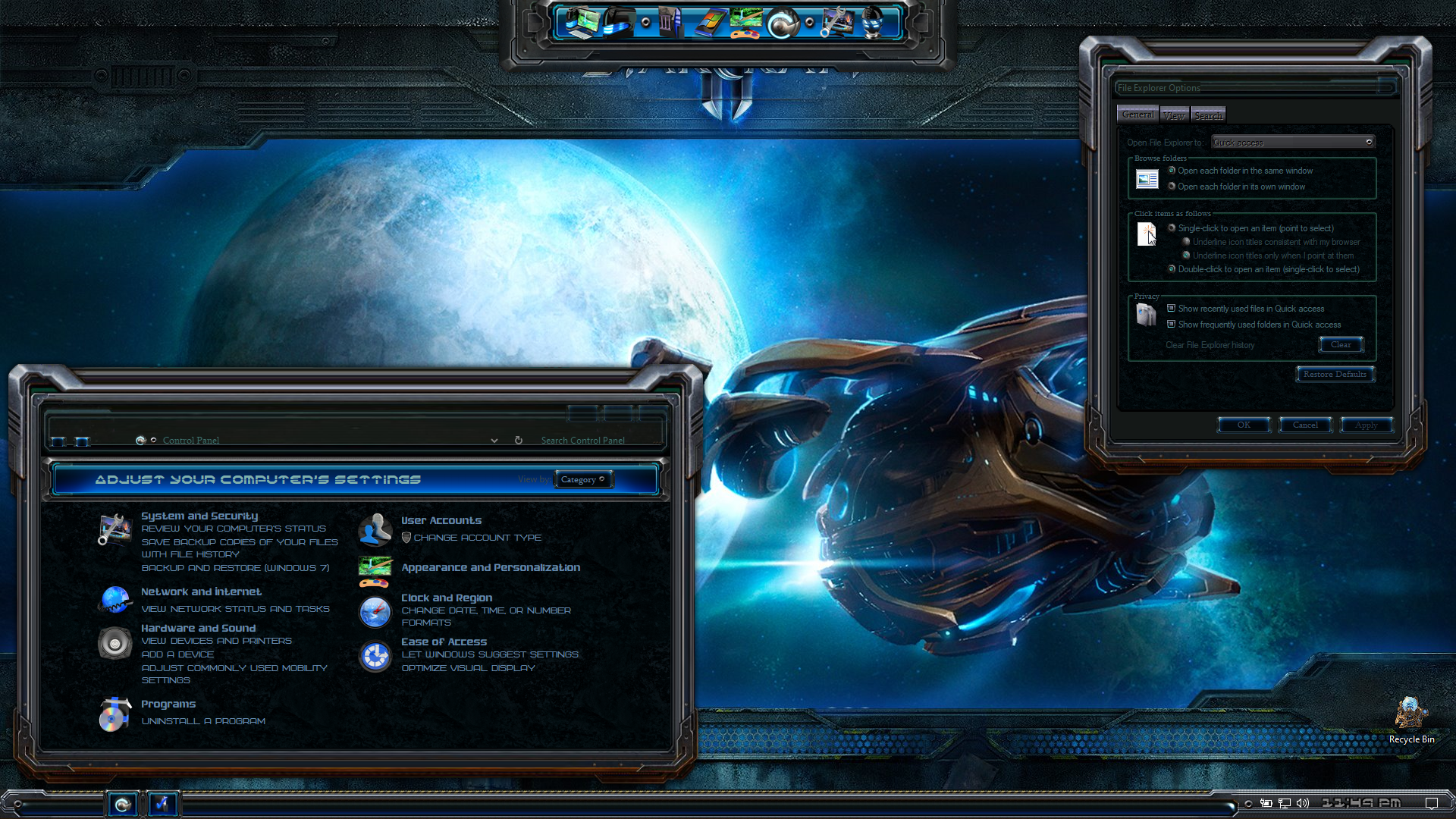1456x819 pixels.
Task: Select open each folder in its own window
Action: coord(1172,187)
